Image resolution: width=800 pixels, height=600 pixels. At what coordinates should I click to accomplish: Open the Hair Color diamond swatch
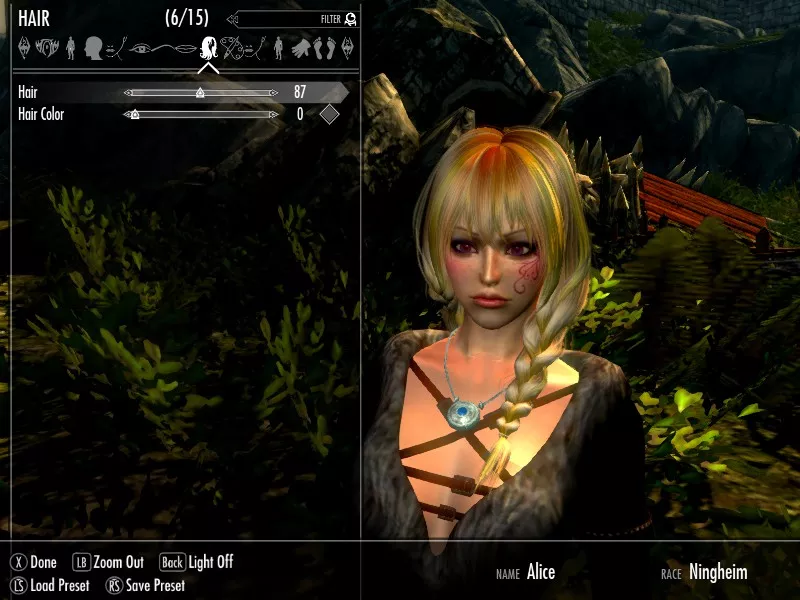click(x=328, y=115)
